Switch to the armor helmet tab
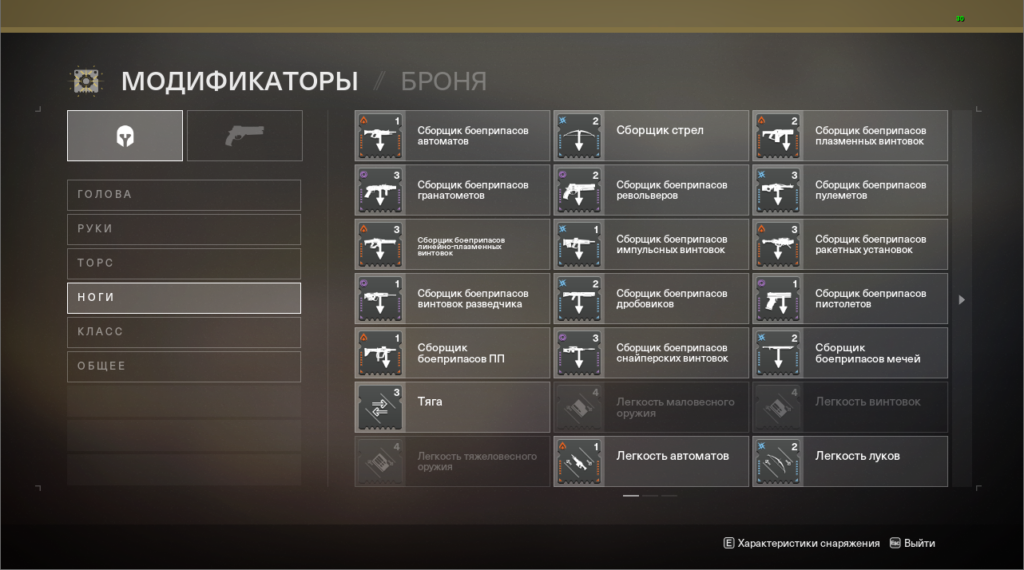The image size is (1024, 570). 125,136
